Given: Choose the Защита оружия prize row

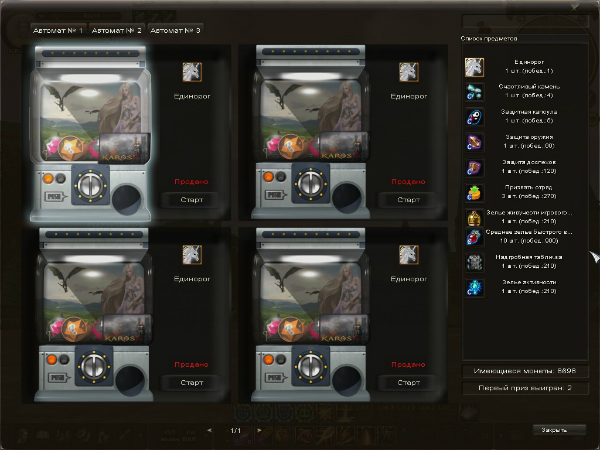Looking at the screenshot, I should pyautogui.click(x=531, y=141).
